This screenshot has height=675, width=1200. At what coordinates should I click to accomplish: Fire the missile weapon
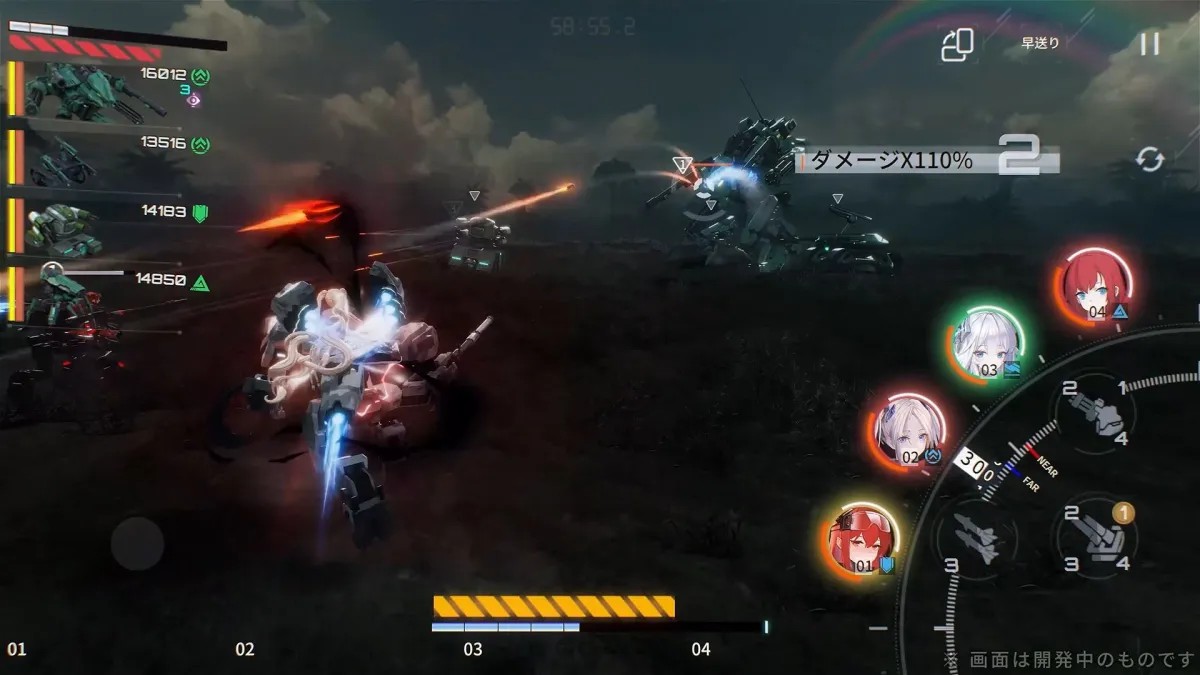coord(974,538)
